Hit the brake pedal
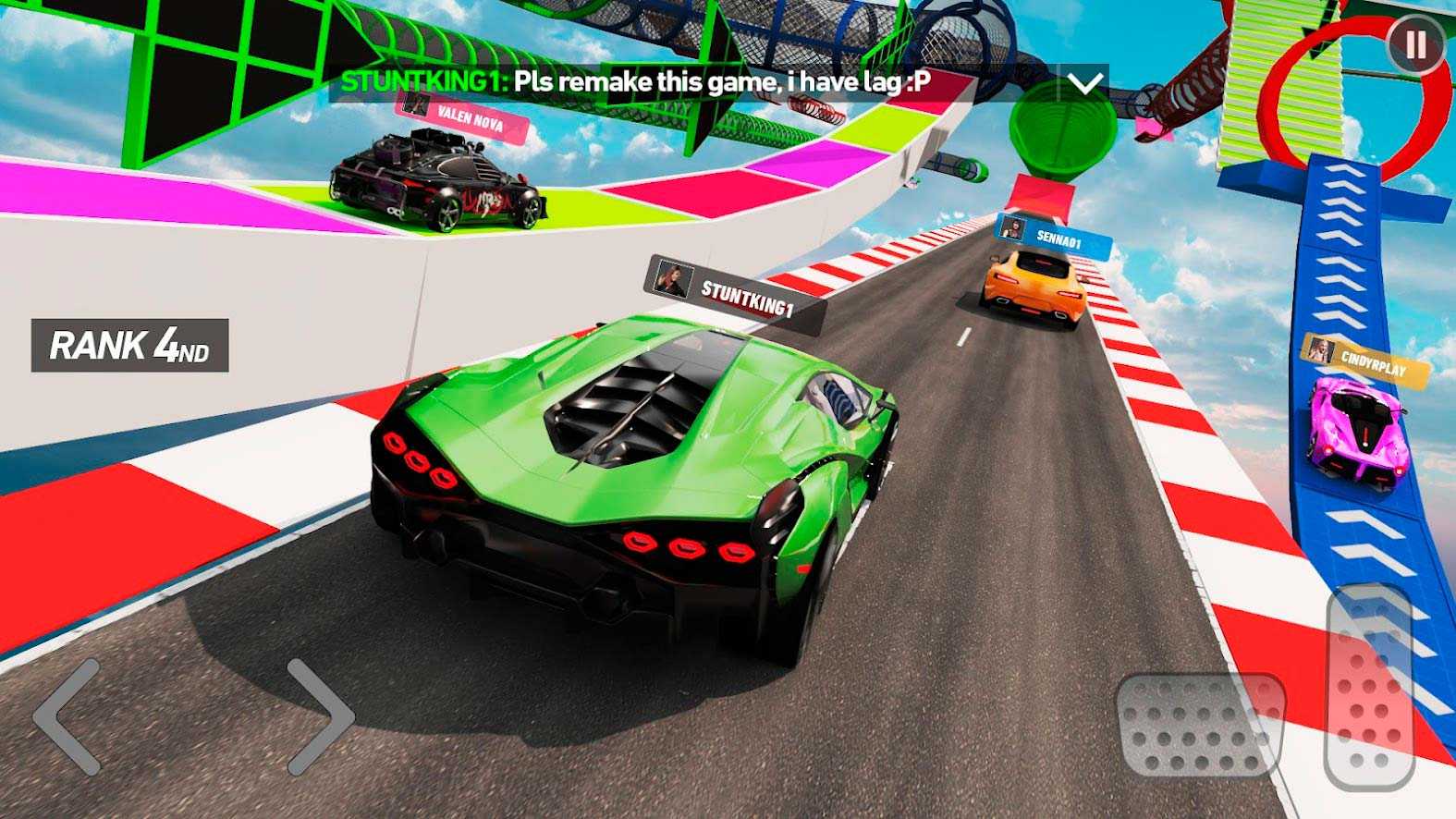The width and height of the screenshot is (1456, 819). coord(1200,727)
